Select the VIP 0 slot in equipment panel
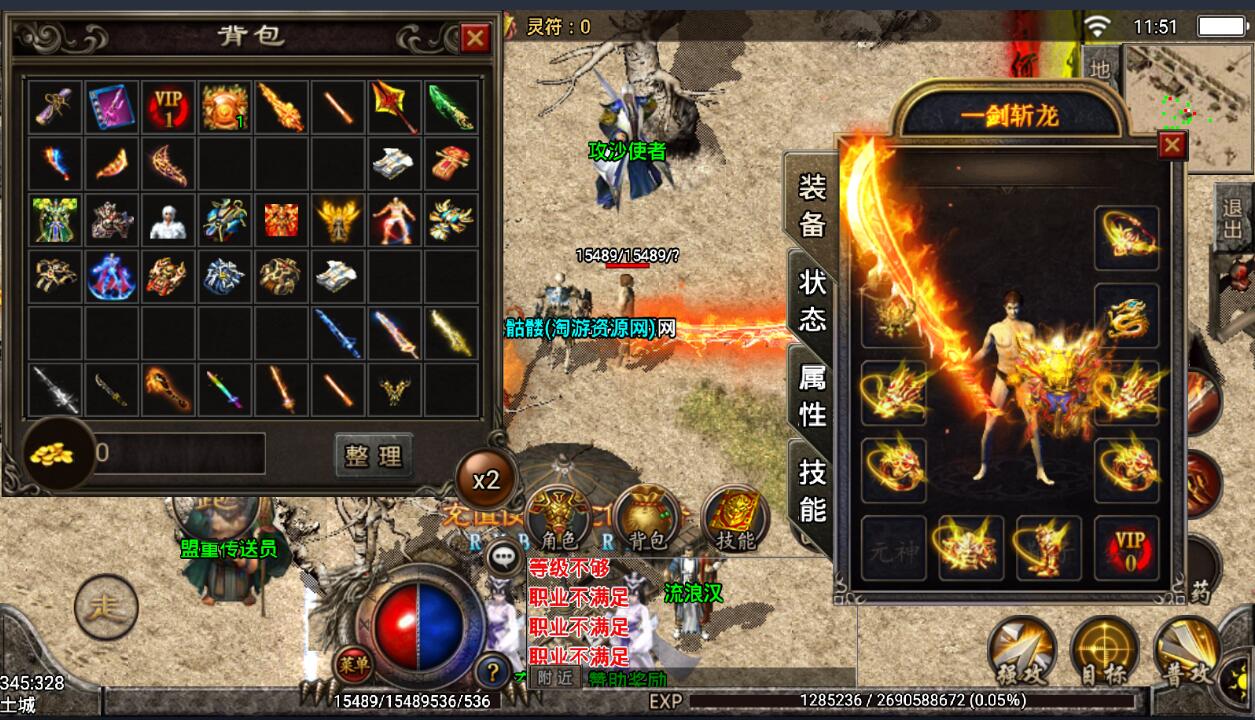The height and width of the screenshot is (720, 1255). coord(1126,548)
